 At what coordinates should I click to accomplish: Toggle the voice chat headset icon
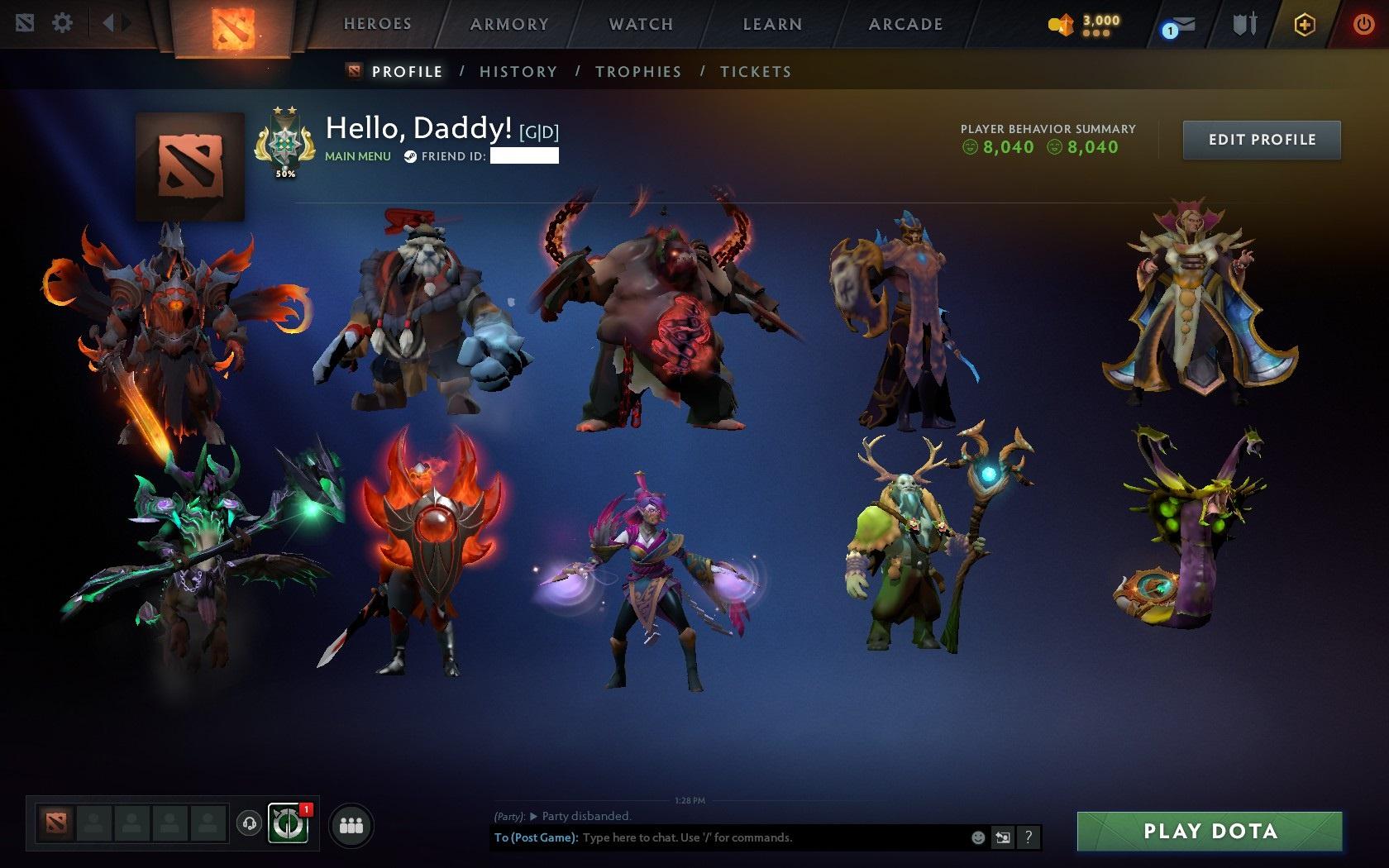click(249, 823)
